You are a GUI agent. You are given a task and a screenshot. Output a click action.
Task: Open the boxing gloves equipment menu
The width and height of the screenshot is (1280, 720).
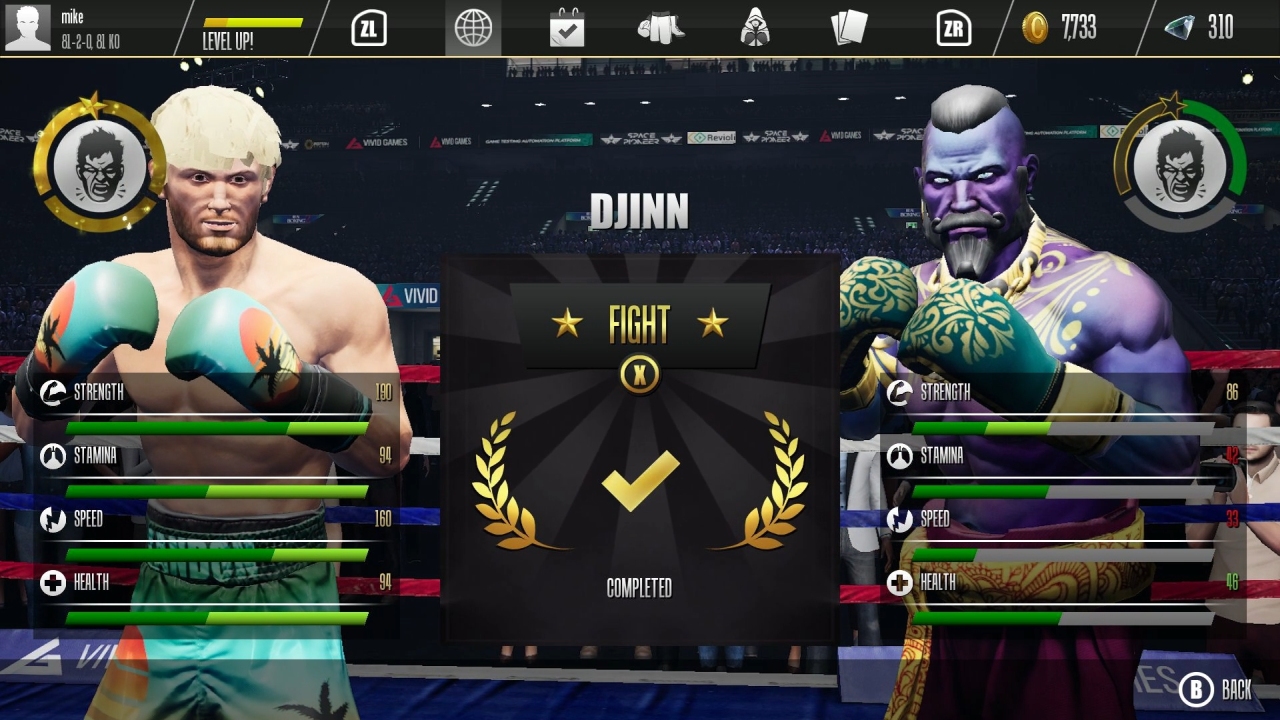pos(663,28)
